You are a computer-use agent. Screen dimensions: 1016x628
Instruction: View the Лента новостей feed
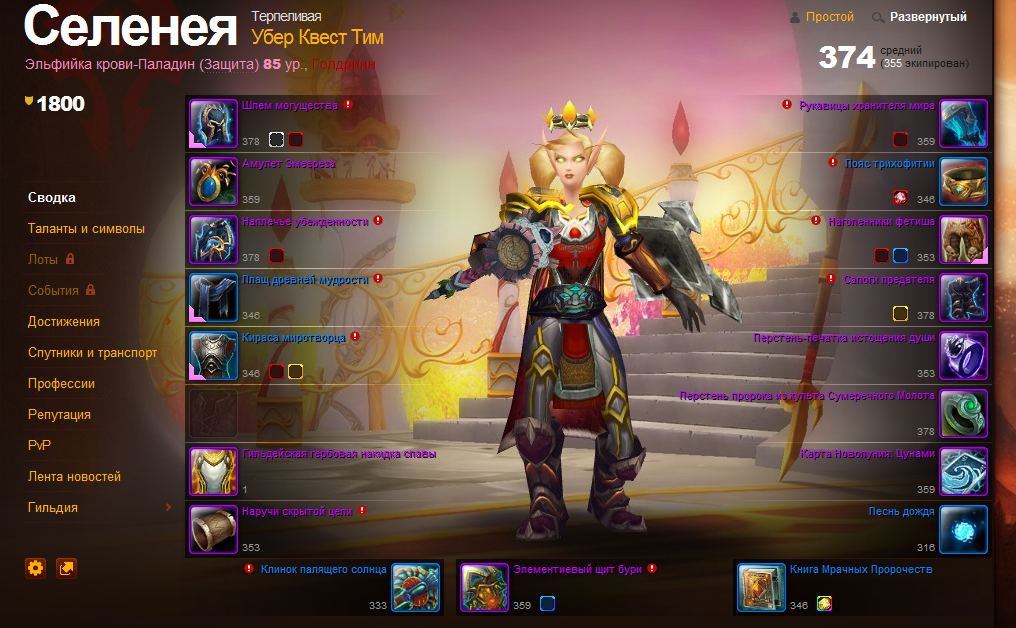[75, 476]
